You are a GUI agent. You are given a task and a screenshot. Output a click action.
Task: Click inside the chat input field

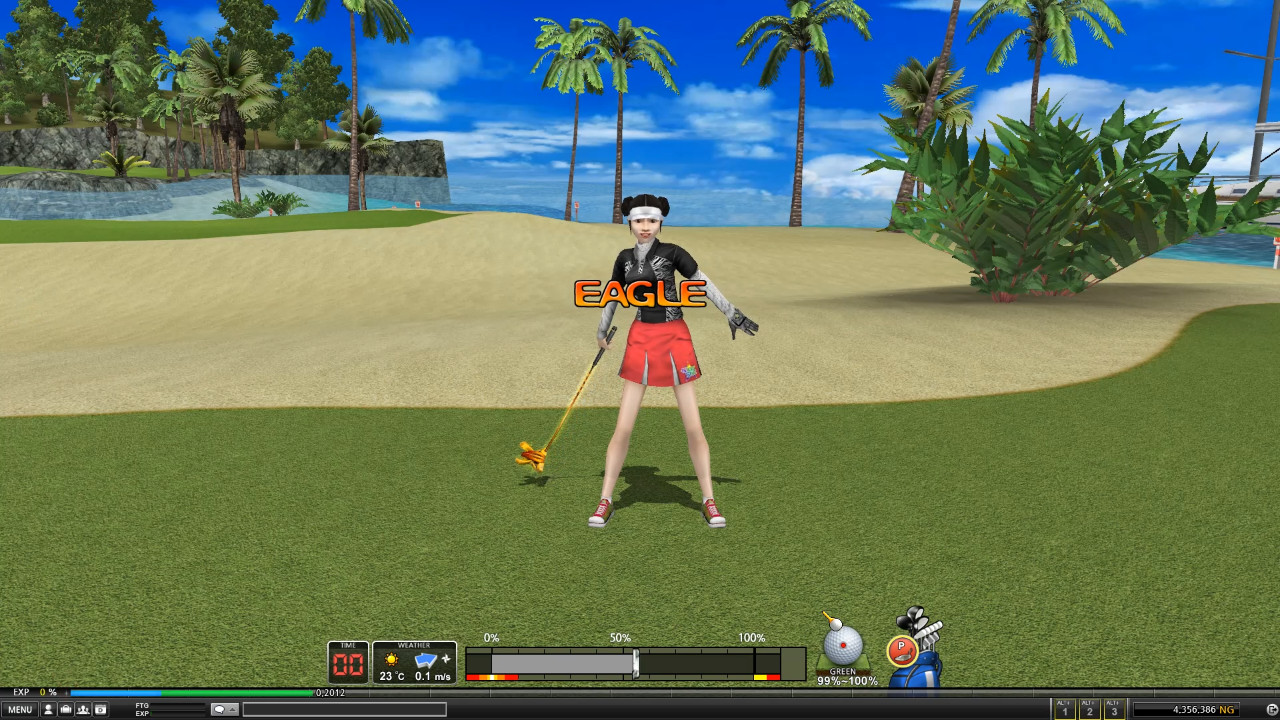(x=345, y=709)
